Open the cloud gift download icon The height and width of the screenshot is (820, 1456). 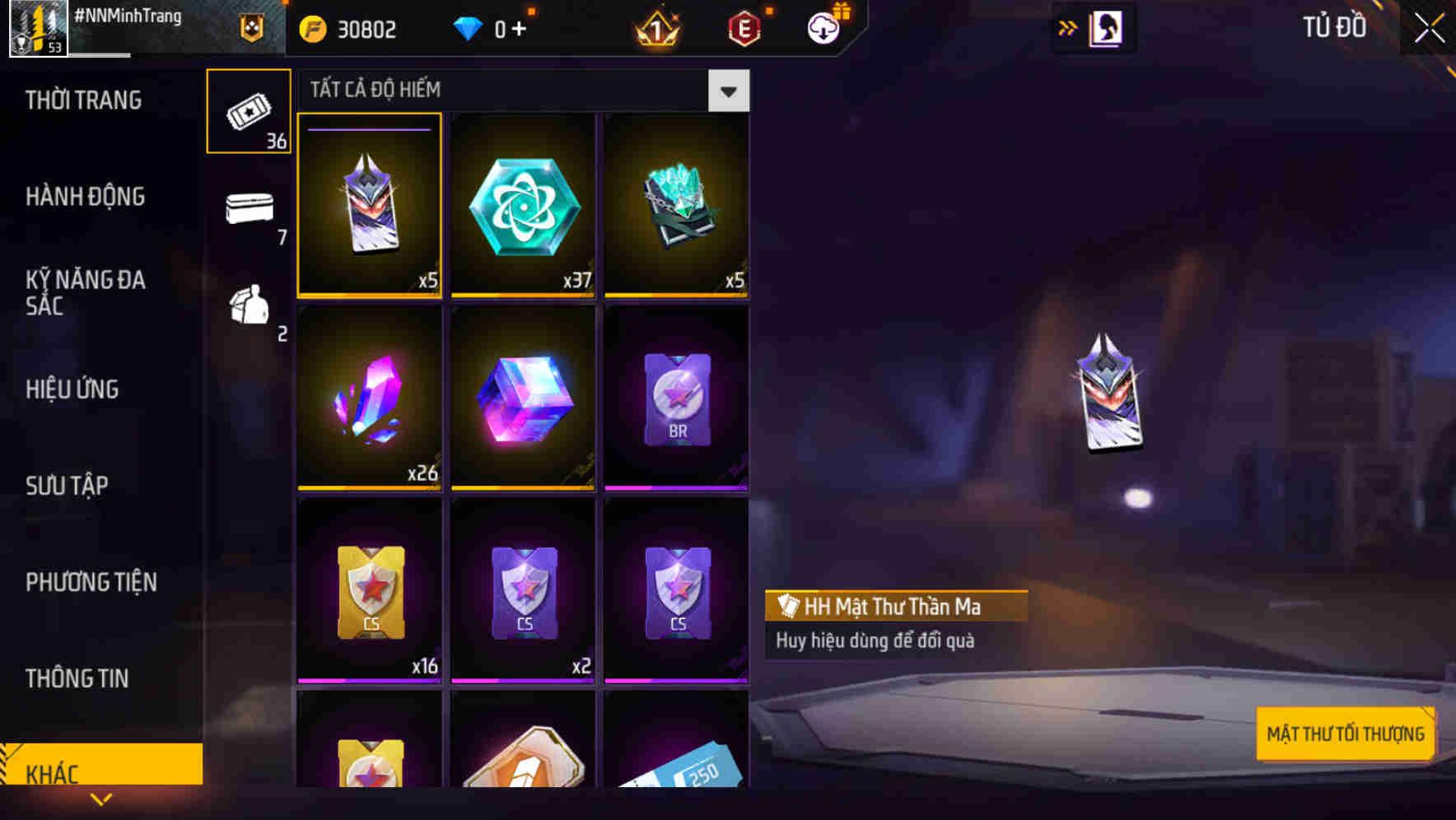(824, 28)
